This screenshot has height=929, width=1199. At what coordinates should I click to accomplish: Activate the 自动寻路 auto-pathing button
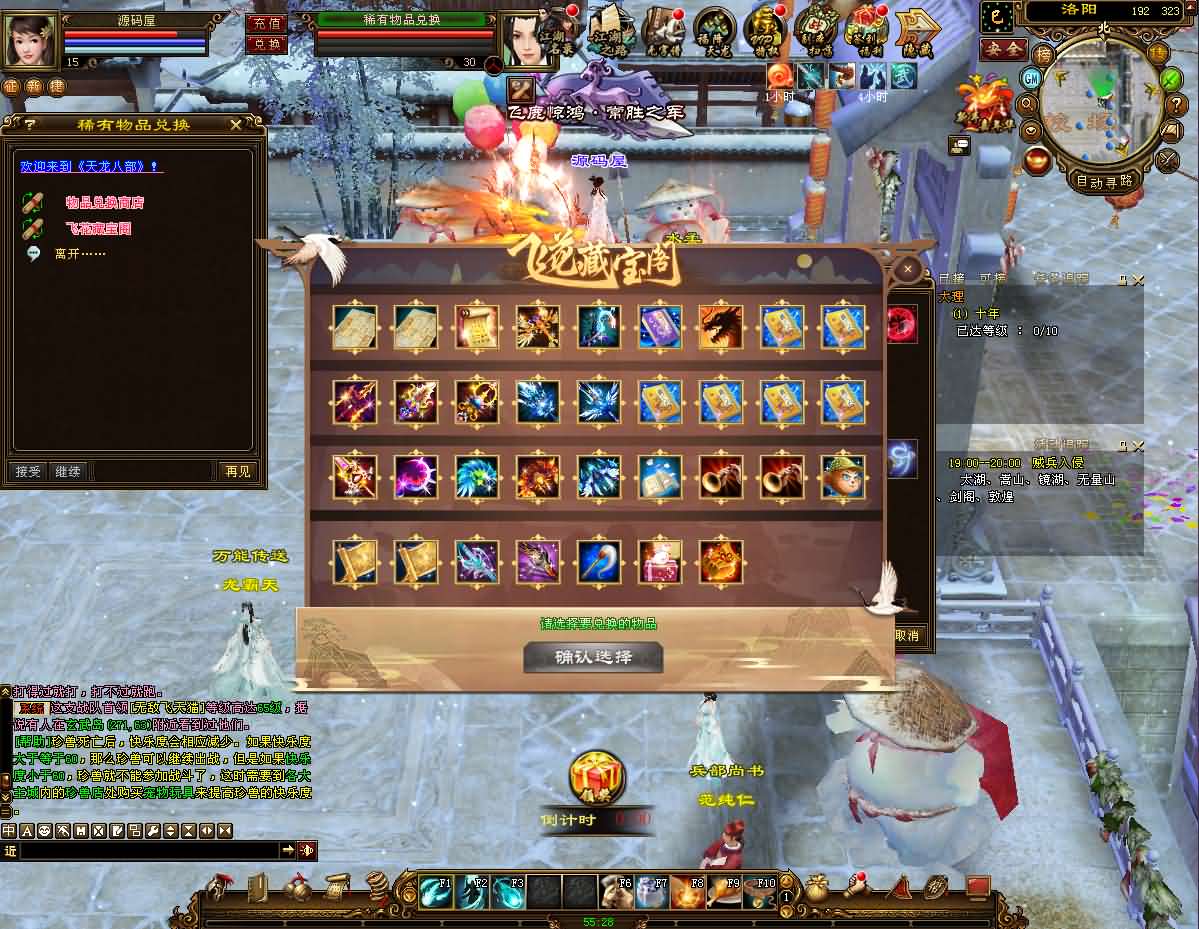[1104, 181]
